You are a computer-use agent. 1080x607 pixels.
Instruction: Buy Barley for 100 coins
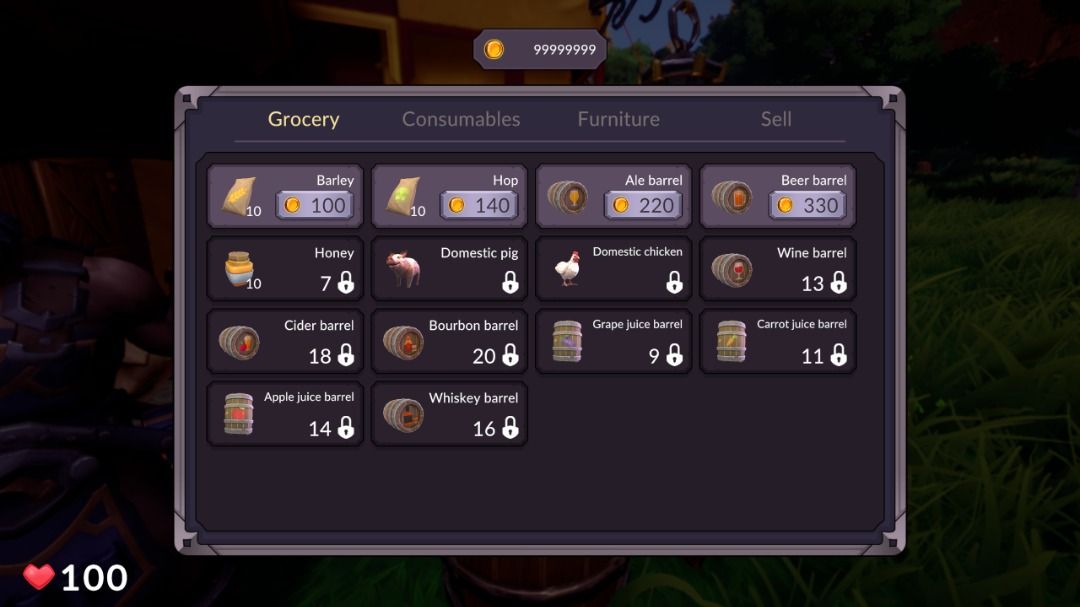[x=314, y=205]
